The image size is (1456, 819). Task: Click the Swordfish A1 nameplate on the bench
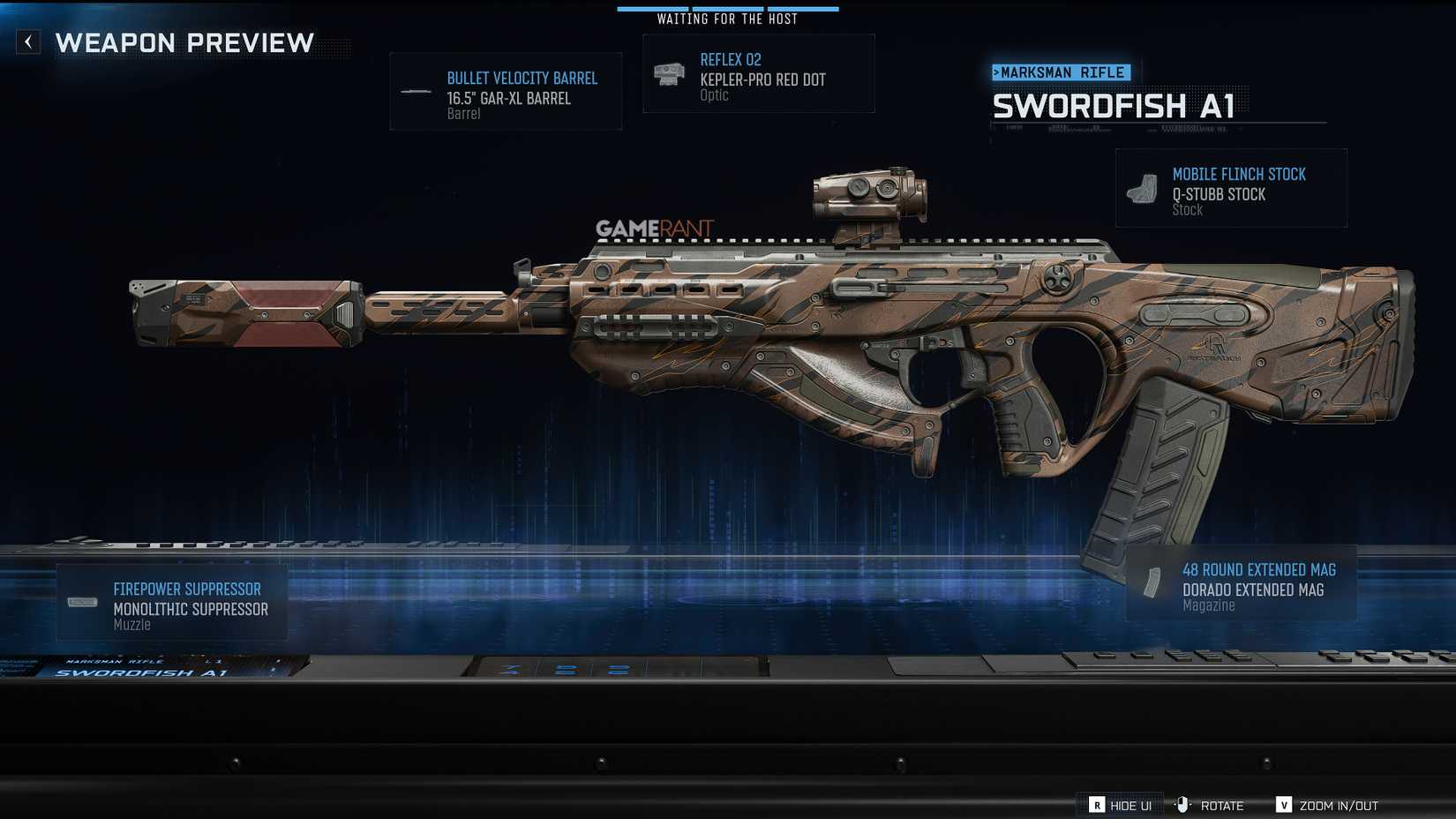pyautogui.click(x=137, y=672)
